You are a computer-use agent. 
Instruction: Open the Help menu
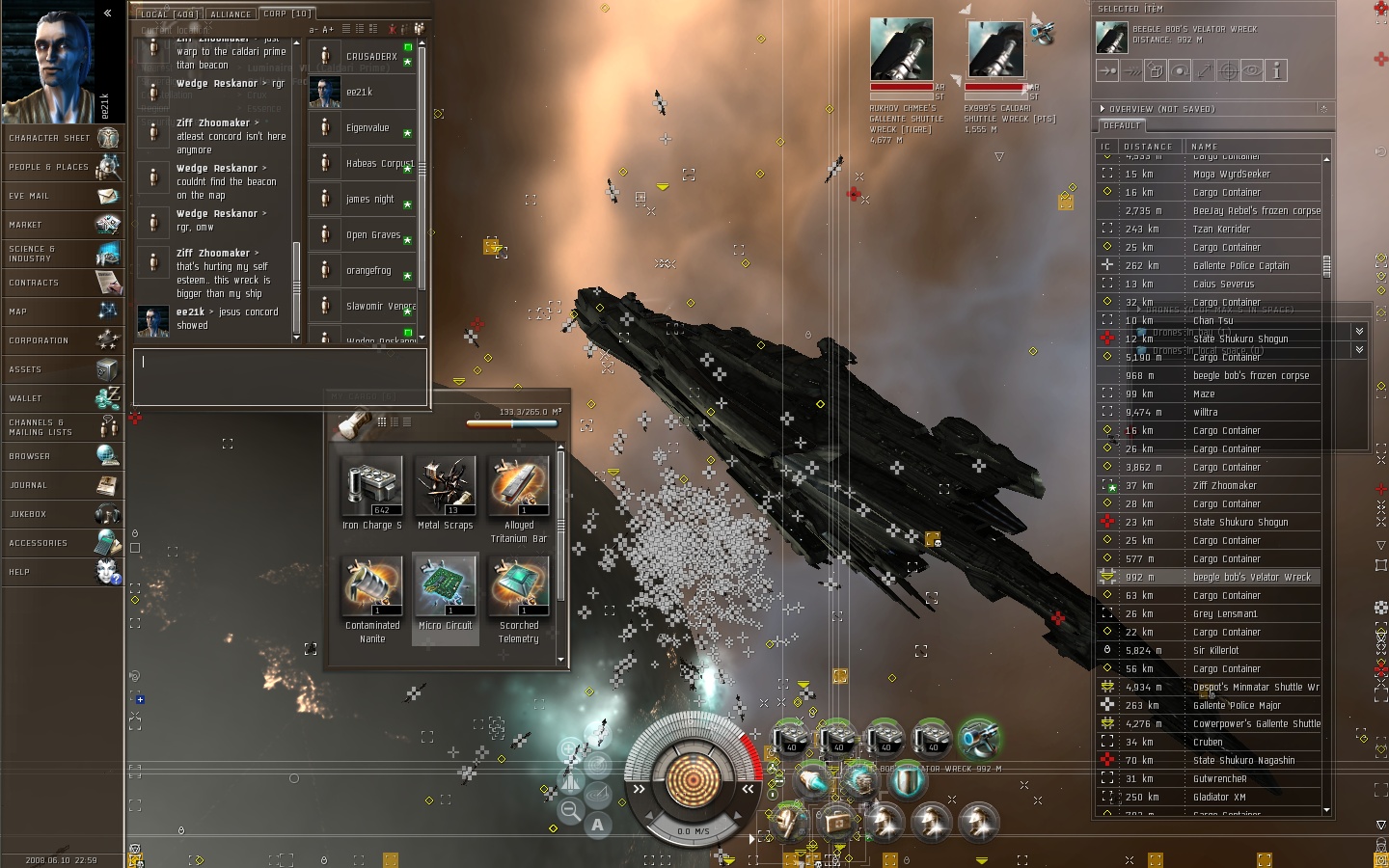[62, 572]
